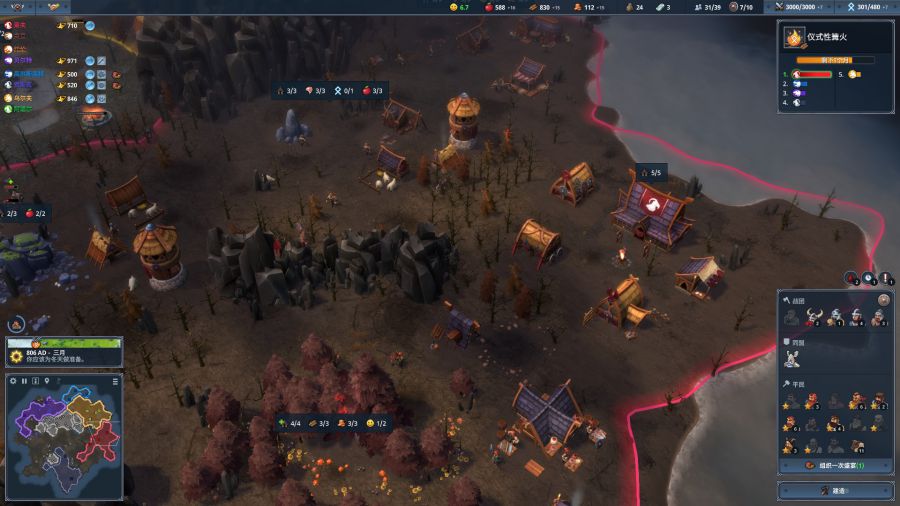Image resolution: width=900 pixels, height=506 pixels.
Task: Select the green clan player at the list bottom
Action: tap(22, 109)
